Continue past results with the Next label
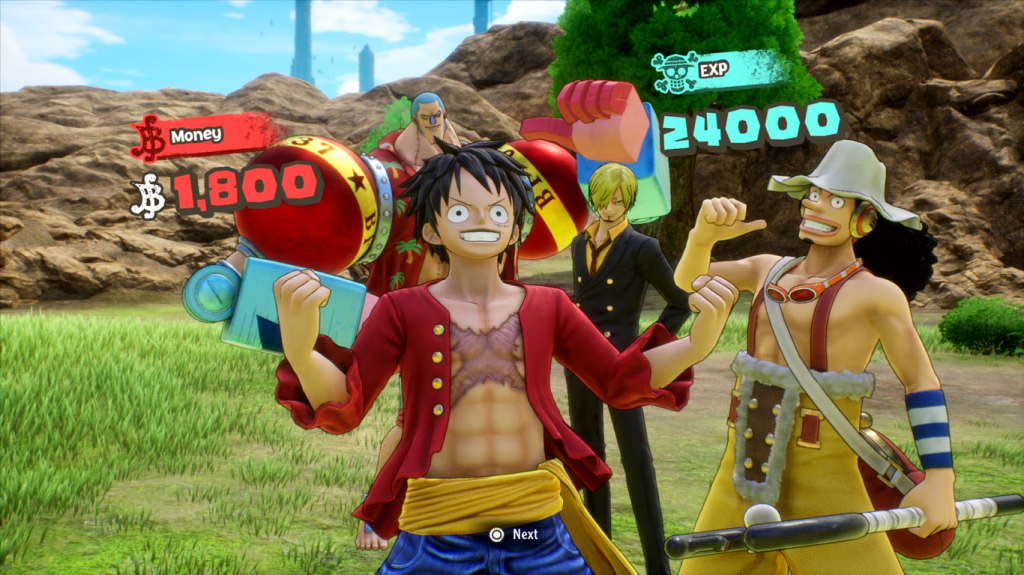This screenshot has height=575, width=1024. tap(514, 534)
